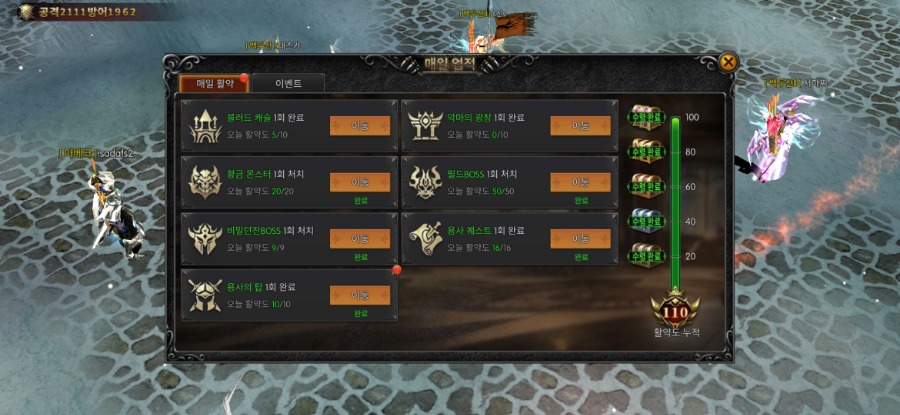Go to 황금 몬스터 via 이동

pyautogui.click(x=360, y=182)
